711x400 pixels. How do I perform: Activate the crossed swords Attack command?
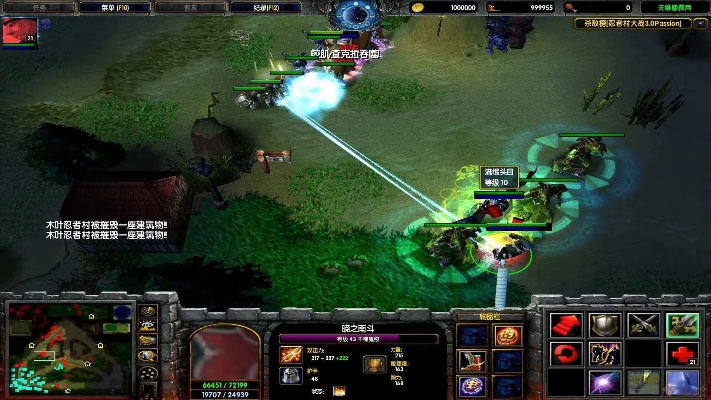coord(643,325)
